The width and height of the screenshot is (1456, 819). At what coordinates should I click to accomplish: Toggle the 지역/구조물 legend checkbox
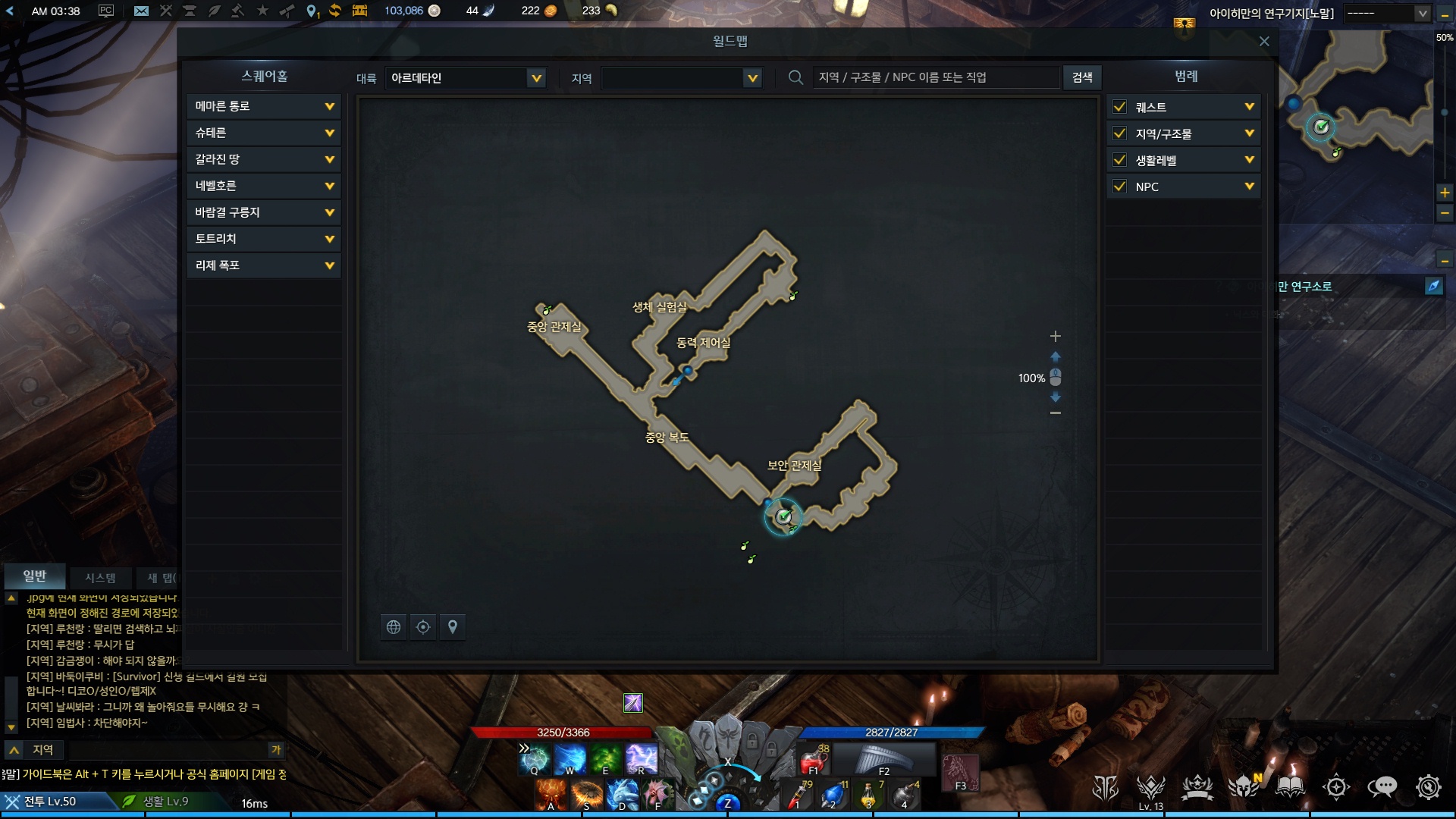[1119, 133]
